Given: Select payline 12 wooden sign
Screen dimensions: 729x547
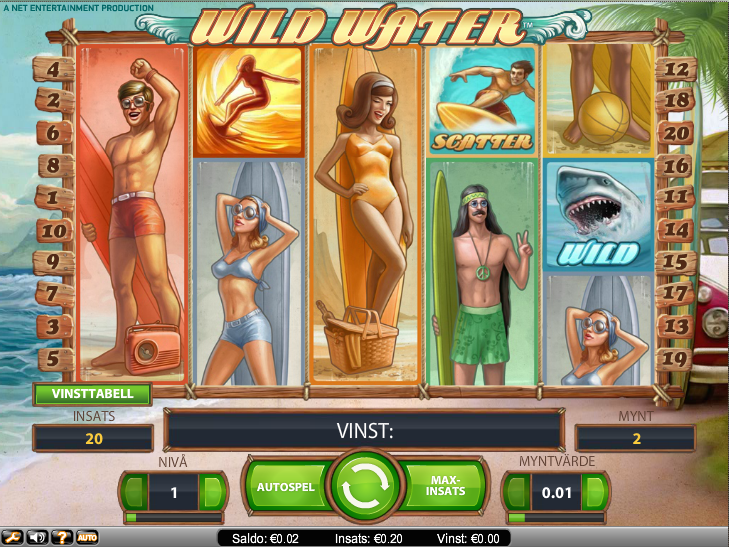Looking at the screenshot, I should [679, 70].
